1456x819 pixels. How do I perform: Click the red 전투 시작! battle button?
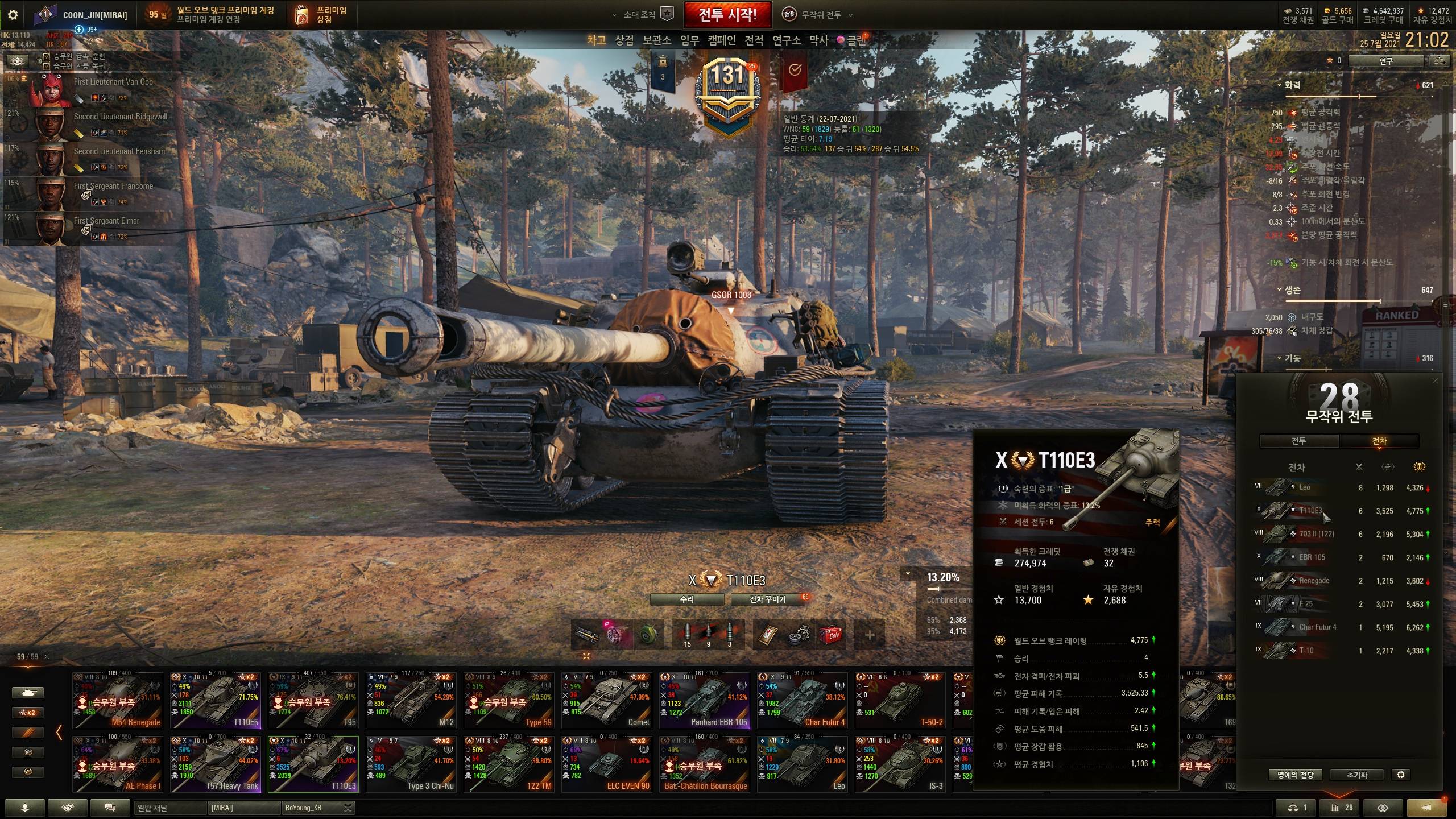(x=727, y=15)
